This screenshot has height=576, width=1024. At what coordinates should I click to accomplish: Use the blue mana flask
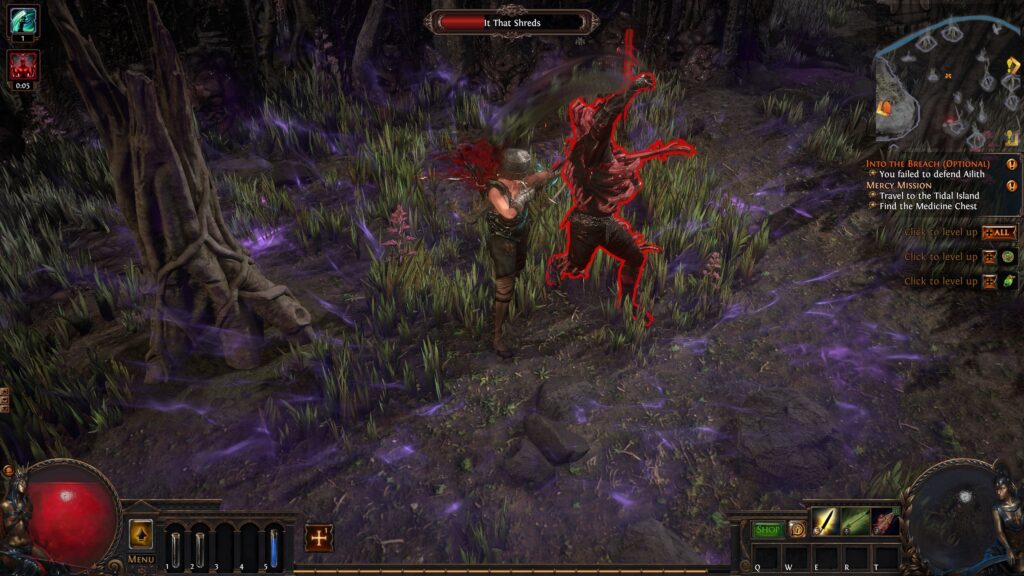tap(274, 548)
